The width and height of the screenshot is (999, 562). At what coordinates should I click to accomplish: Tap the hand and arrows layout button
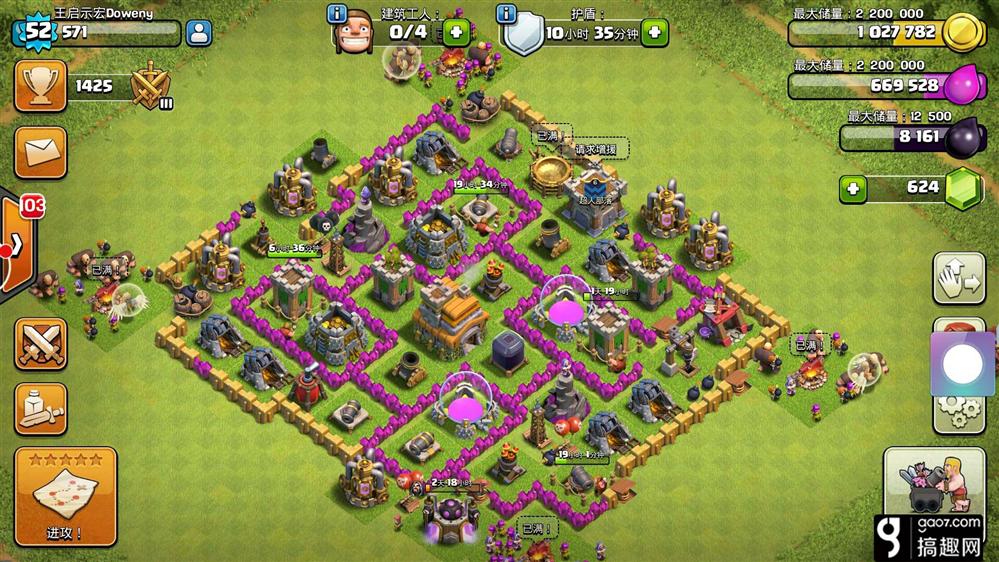click(959, 279)
